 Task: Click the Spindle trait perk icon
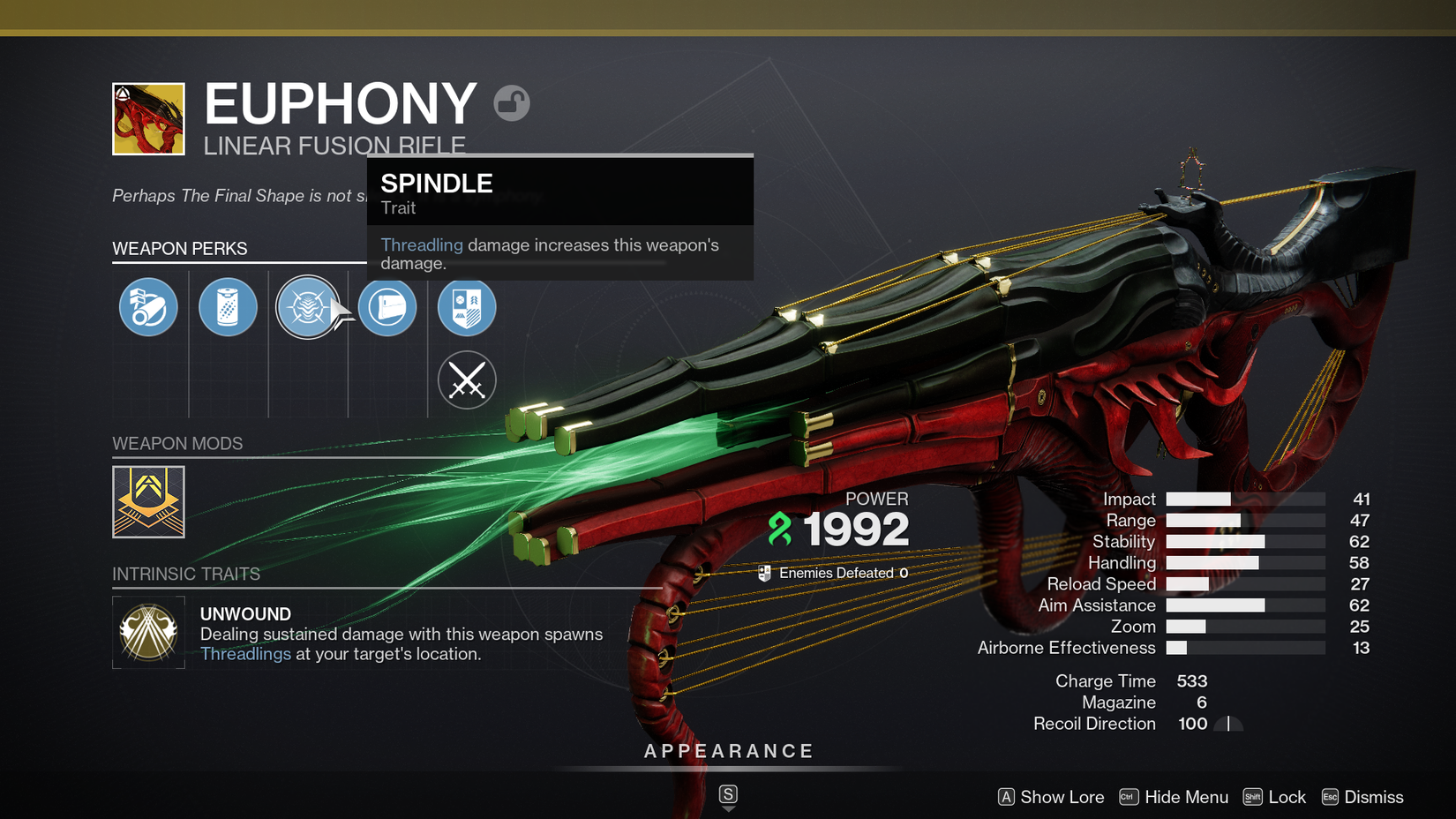[x=307, y=307]
